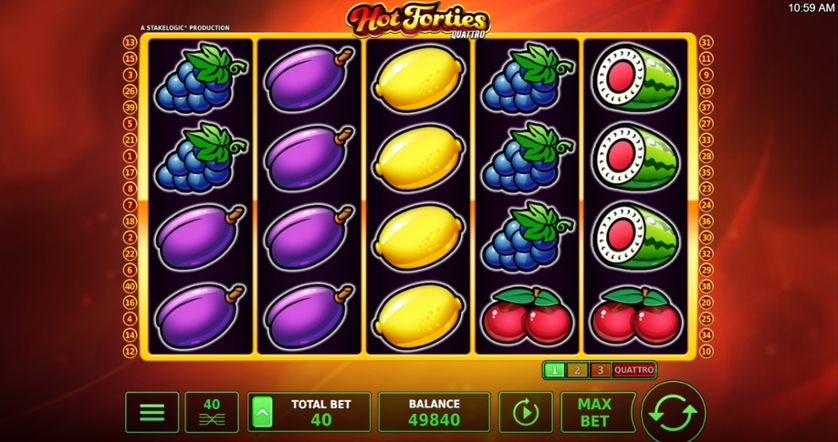Switch to reel set 2
This screenshot has width=838, height=442.
(577, 370)
